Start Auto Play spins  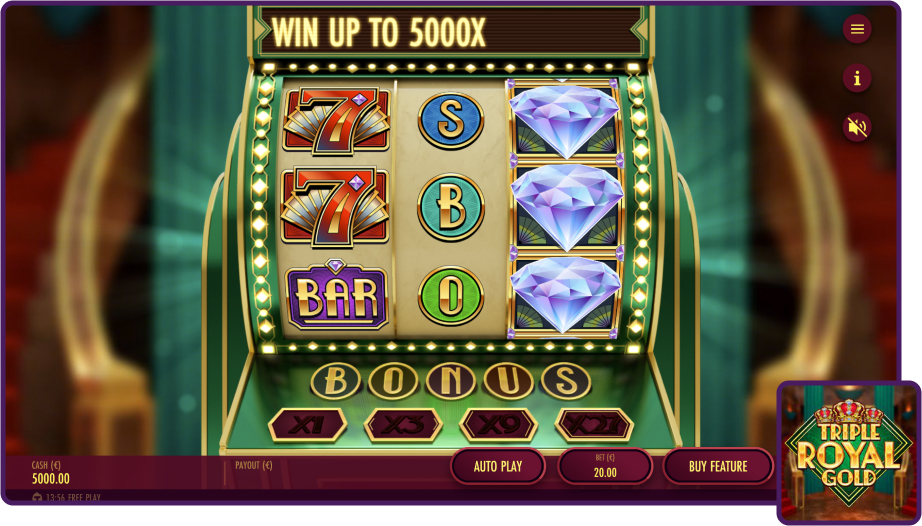tap(498, 466)
